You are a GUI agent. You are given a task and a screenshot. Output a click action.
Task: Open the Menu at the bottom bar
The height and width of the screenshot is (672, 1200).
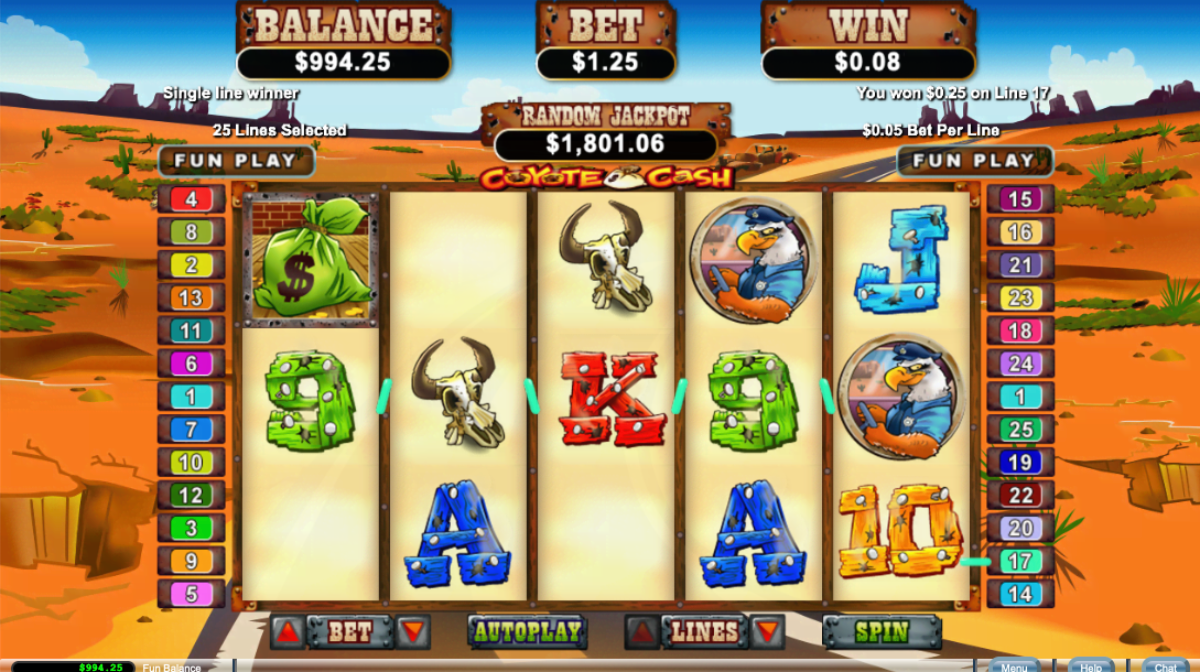1013,666
